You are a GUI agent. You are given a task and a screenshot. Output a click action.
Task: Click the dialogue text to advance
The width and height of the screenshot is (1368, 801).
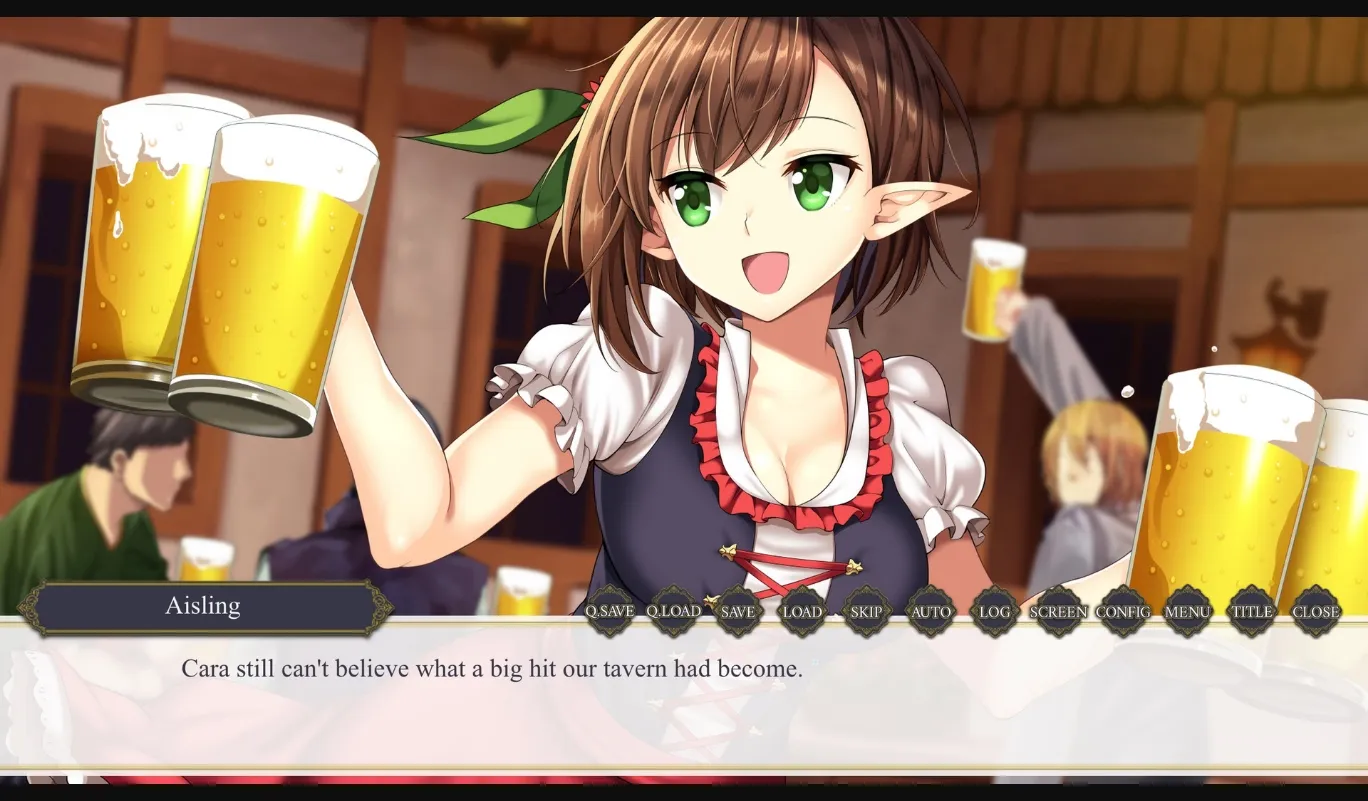click(x=491, y=669)
